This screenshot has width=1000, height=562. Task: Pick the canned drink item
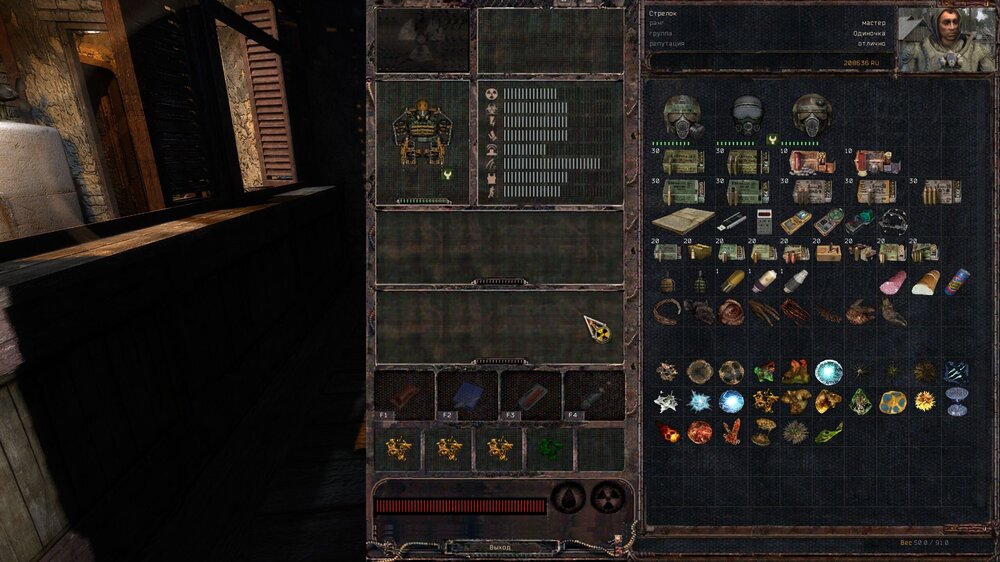tap(956, 283)
